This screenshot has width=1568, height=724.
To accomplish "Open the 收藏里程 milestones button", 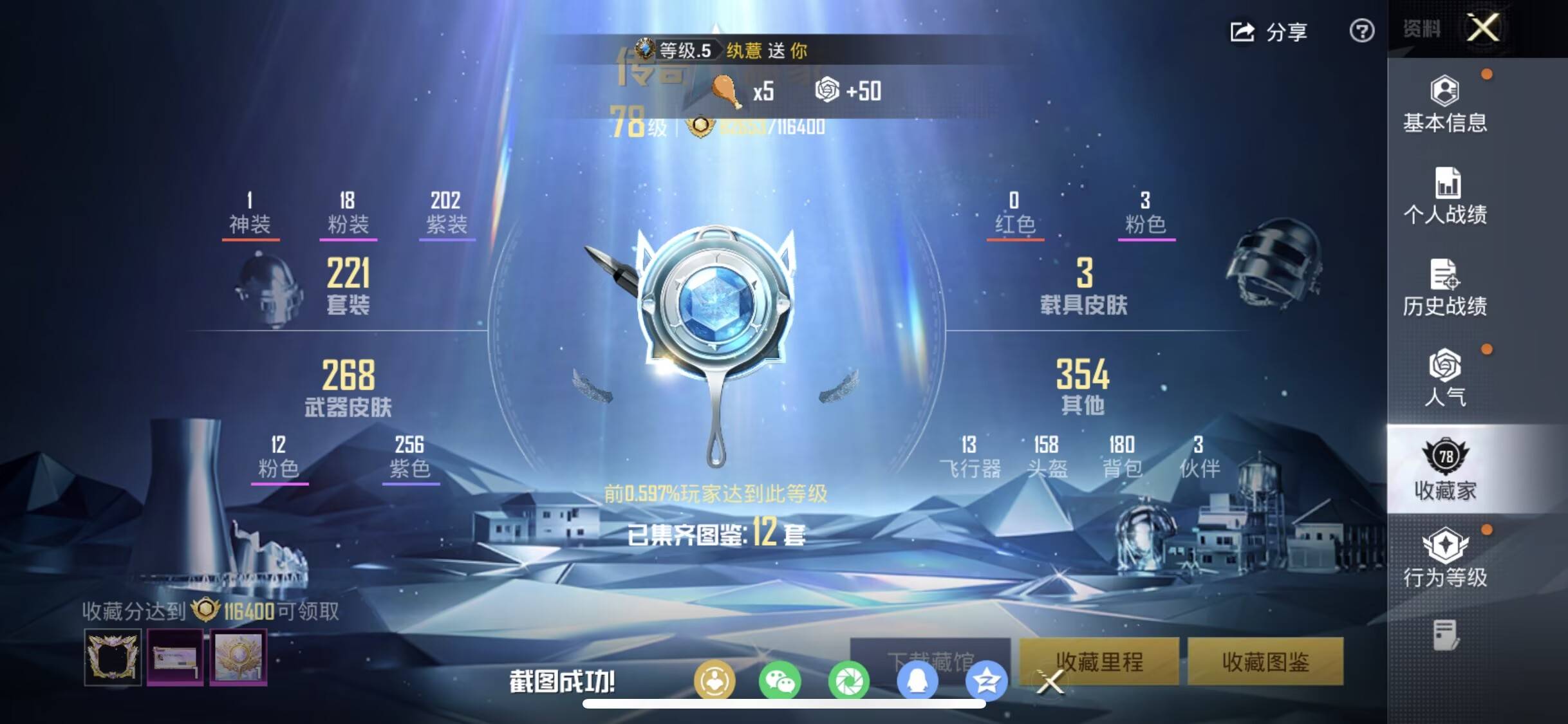I will tap(1099, 661).
